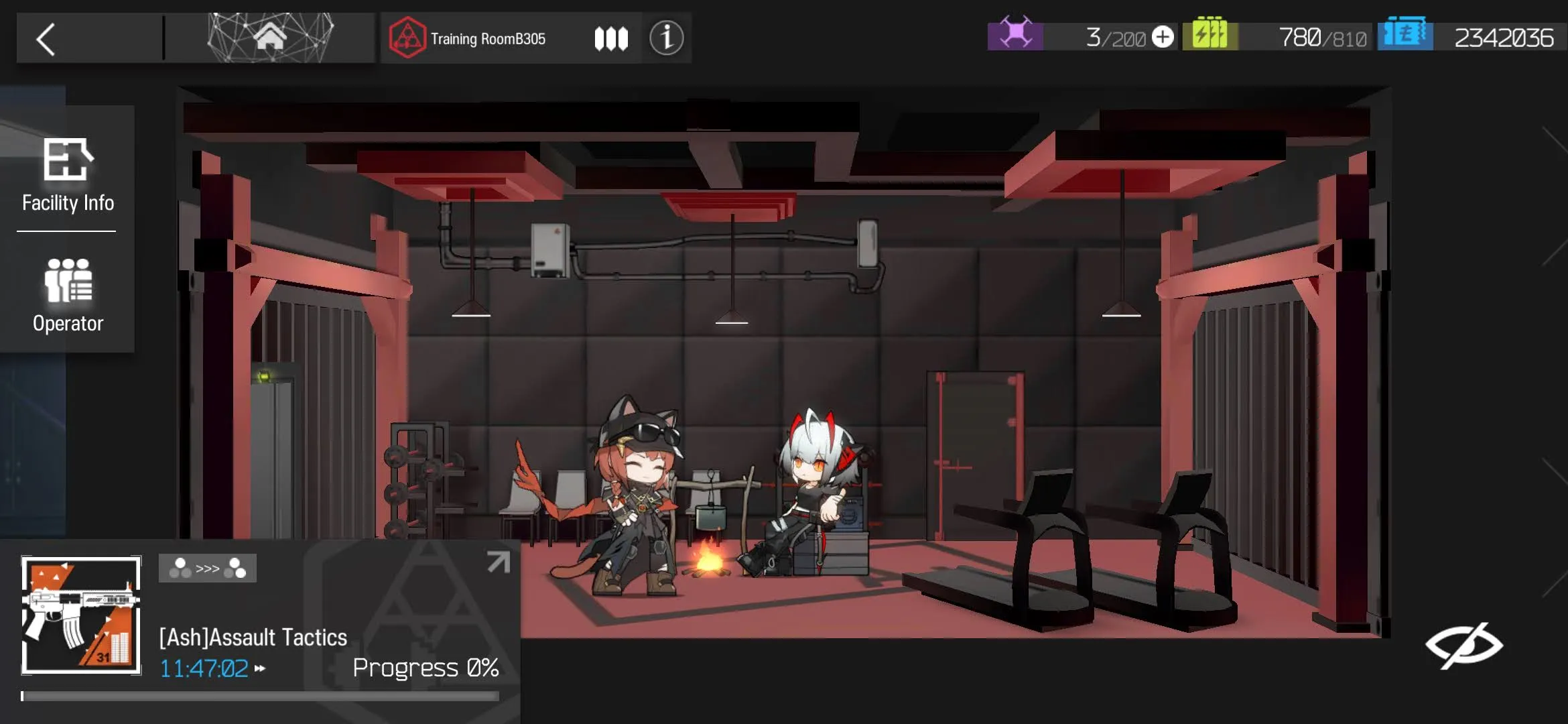Open the Facility Info tab
Viewport: 1568px width, 724px height.
pos(67,176)
